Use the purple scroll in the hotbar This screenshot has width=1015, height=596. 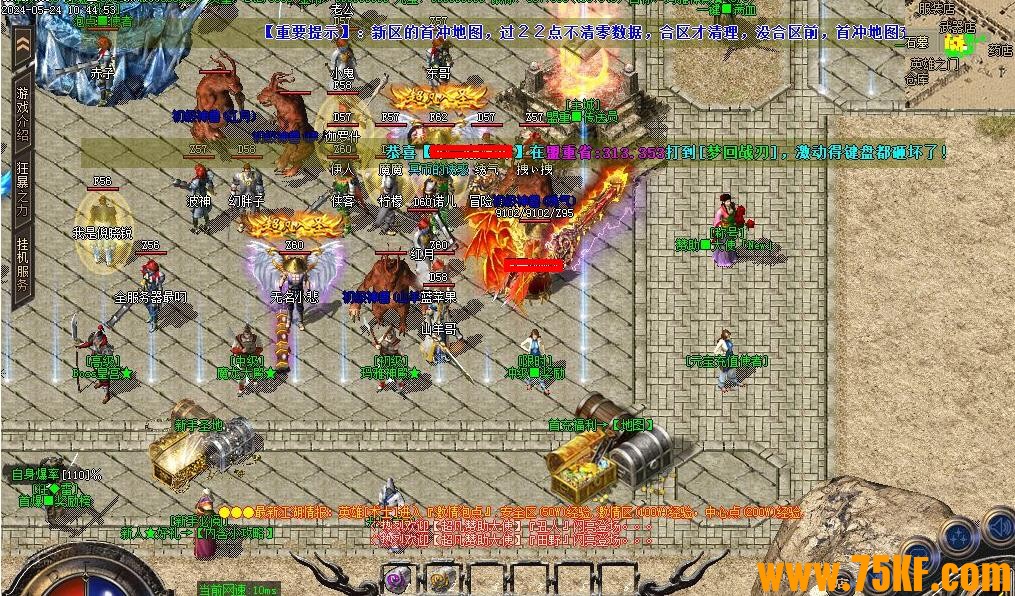pos(398,578)
